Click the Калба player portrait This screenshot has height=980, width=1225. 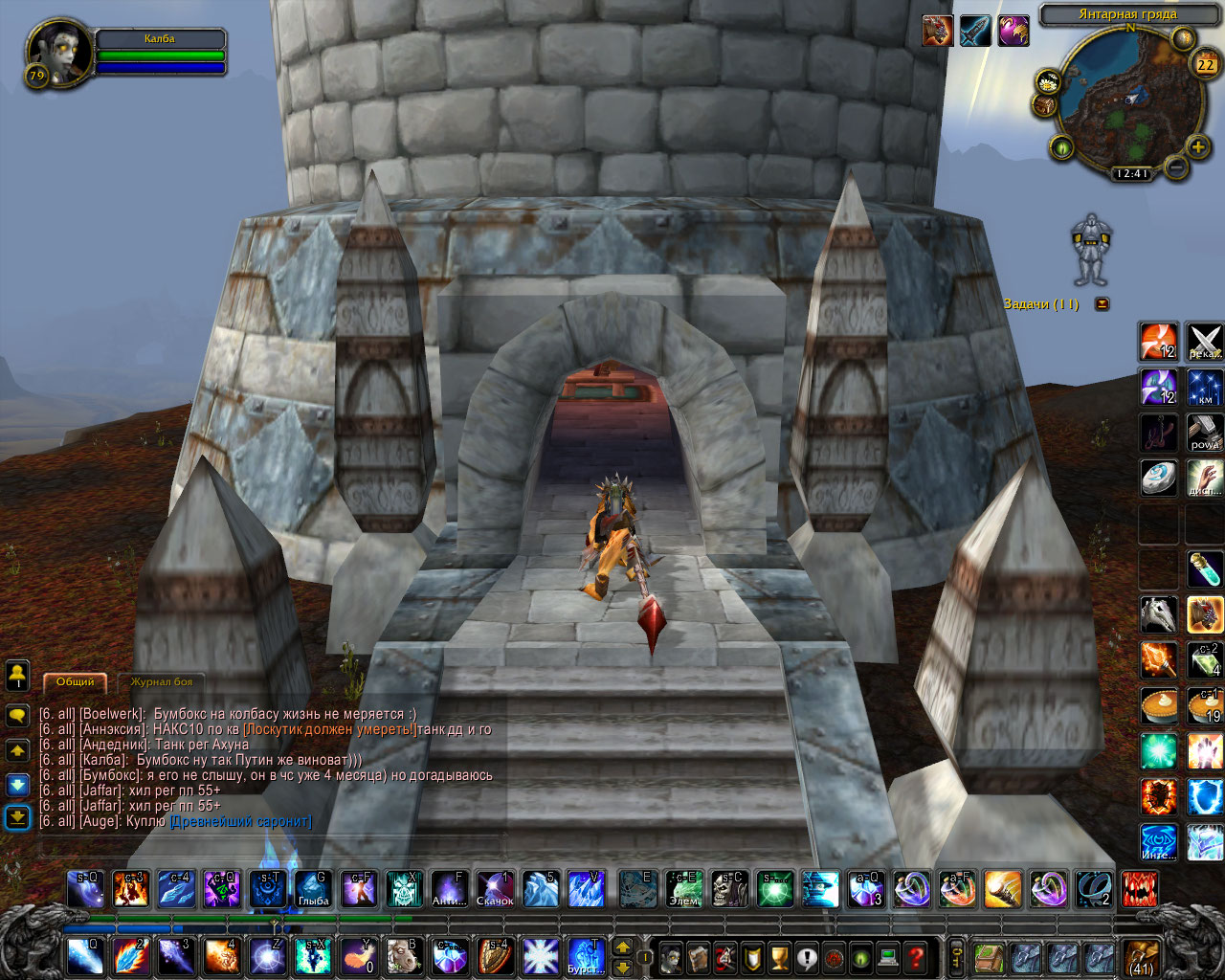tap(59, 55)
